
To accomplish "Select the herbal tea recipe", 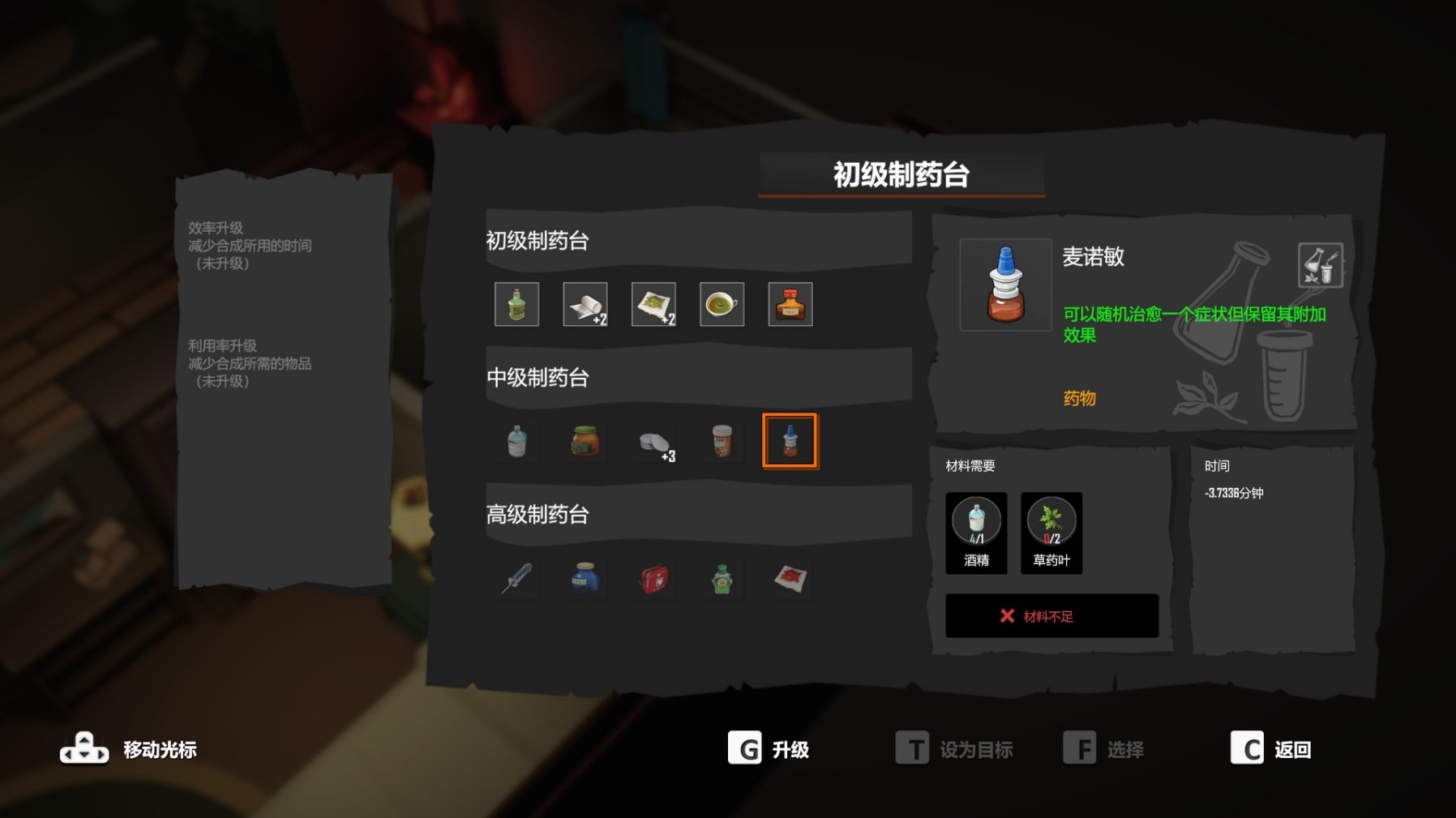I will [x=722, y=304].
